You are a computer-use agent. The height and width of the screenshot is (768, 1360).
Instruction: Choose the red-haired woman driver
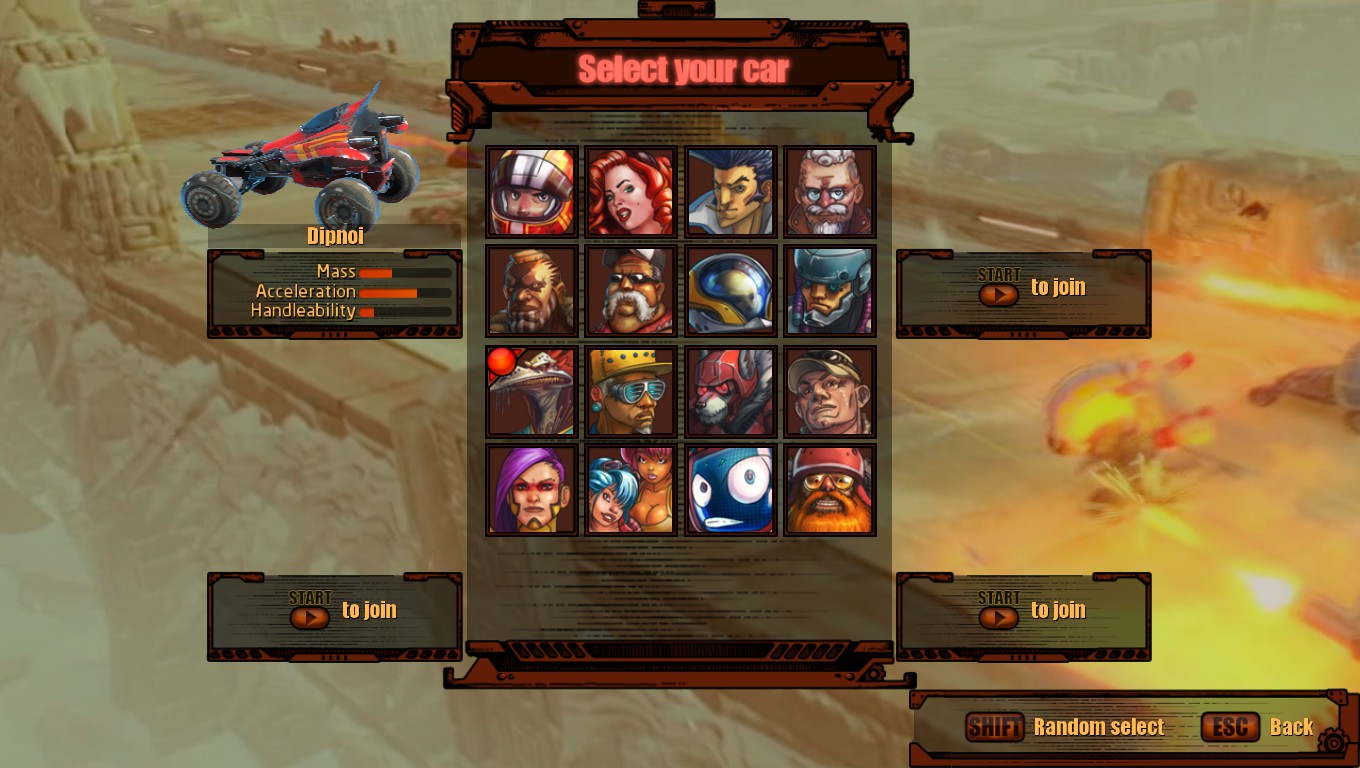(631, 192)
